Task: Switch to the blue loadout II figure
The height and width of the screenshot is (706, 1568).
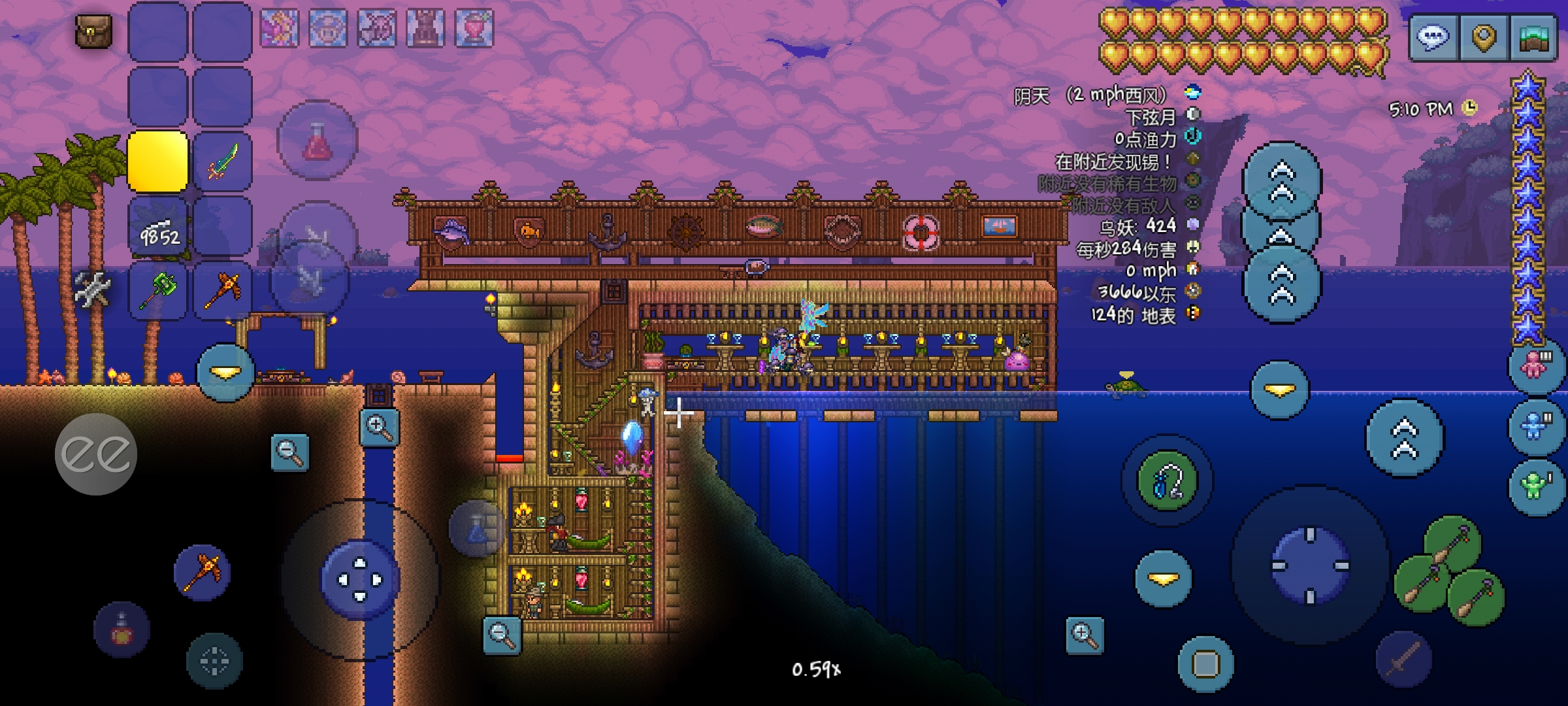Action: (x=1535, y=426)
